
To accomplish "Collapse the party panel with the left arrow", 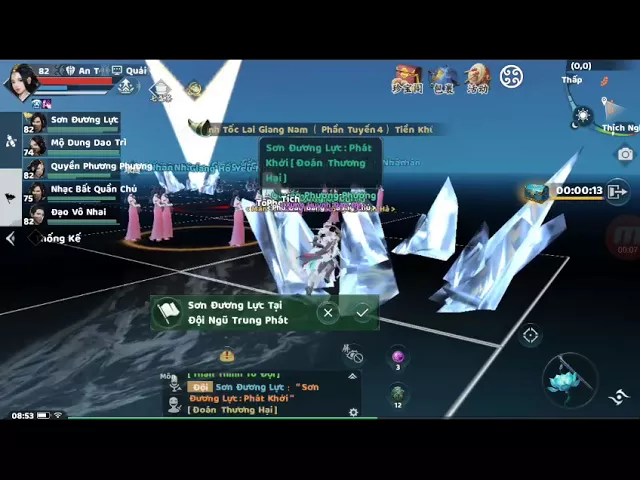I will 11,239.
